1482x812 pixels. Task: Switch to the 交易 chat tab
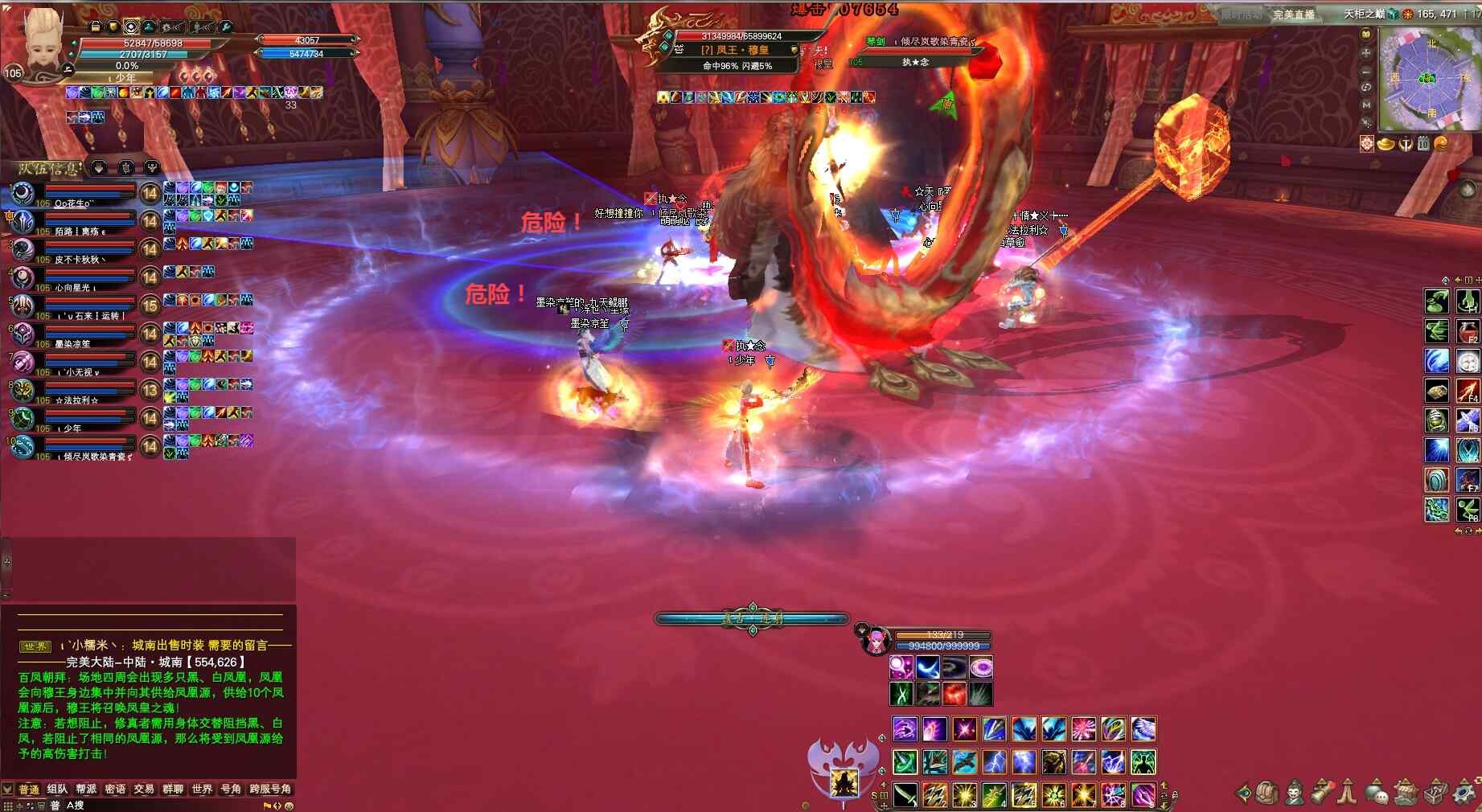tap(144, 789)
